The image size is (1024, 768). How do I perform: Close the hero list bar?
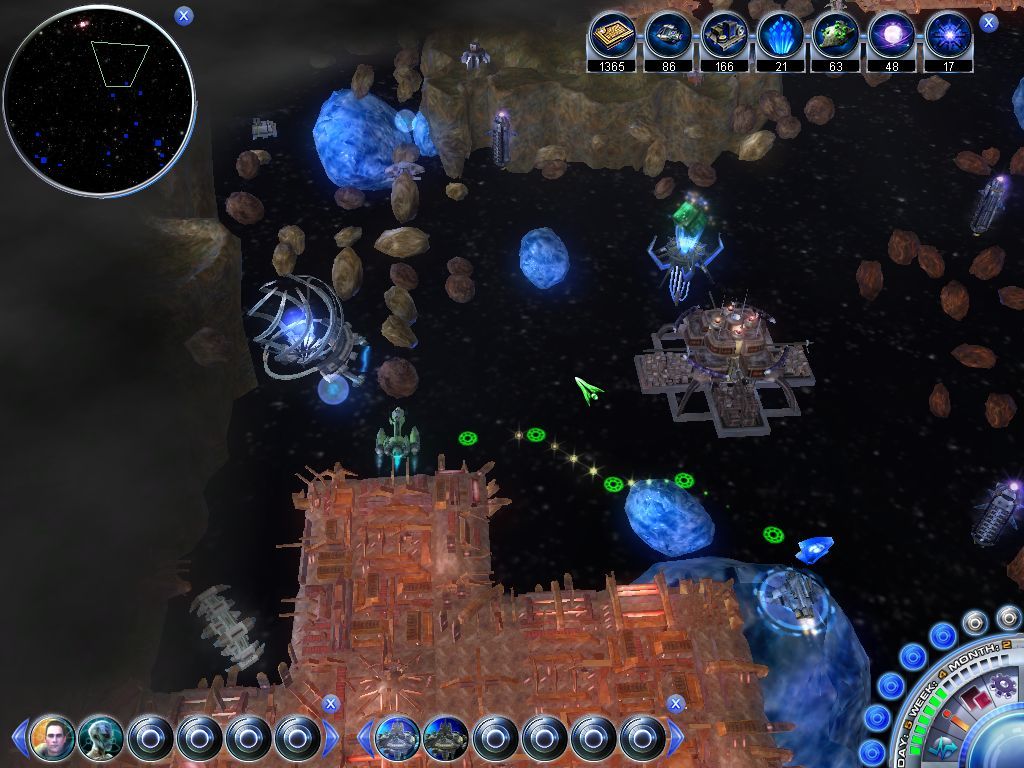(331, 704)
